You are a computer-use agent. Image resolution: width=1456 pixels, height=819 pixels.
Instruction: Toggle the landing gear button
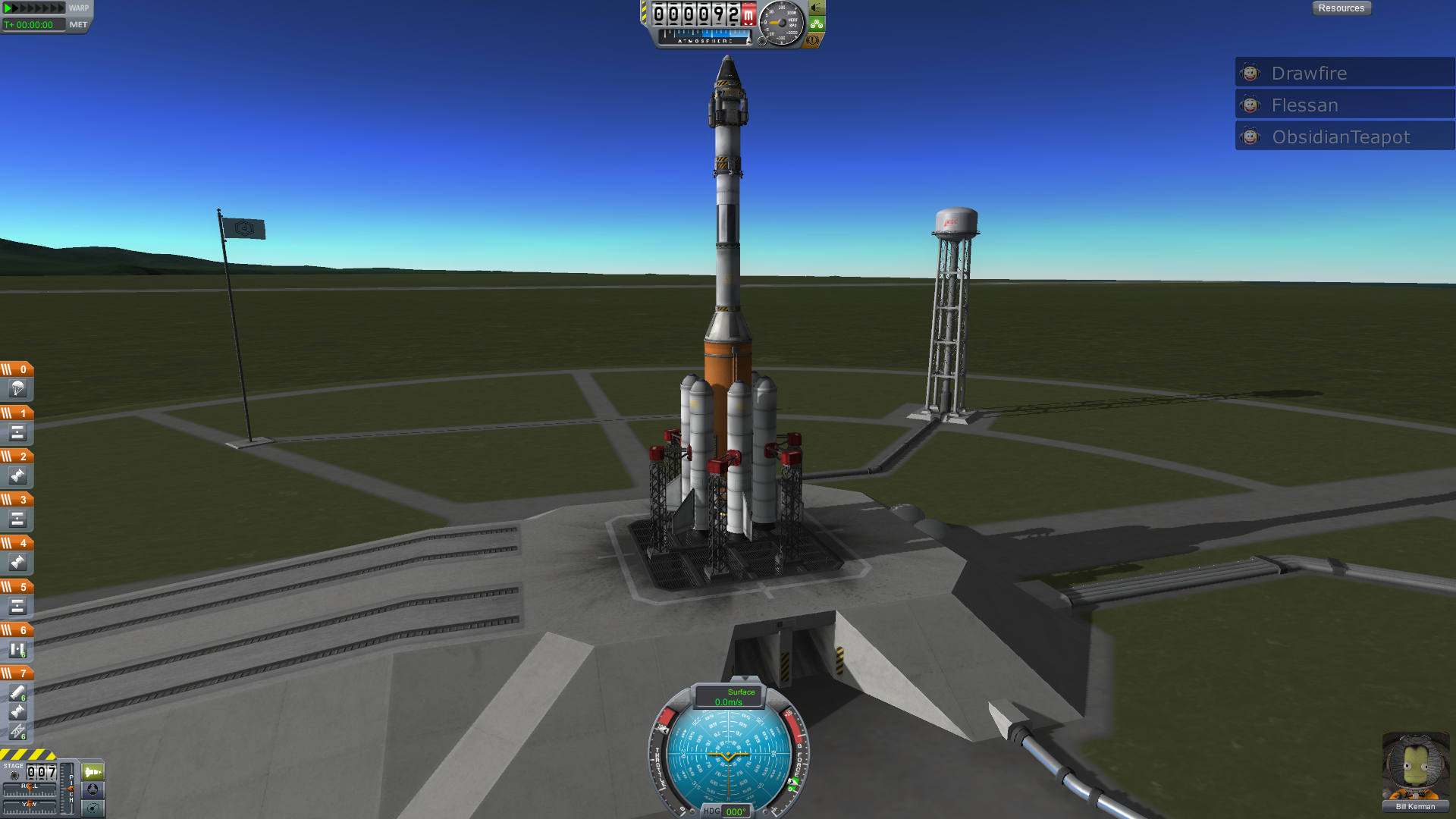817,24
